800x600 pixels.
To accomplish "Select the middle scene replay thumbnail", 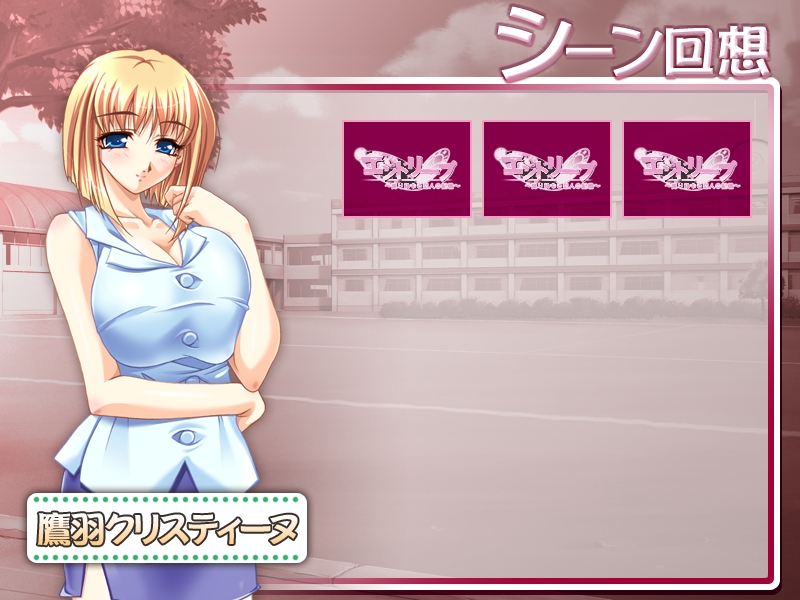I will tap(547, 168).
